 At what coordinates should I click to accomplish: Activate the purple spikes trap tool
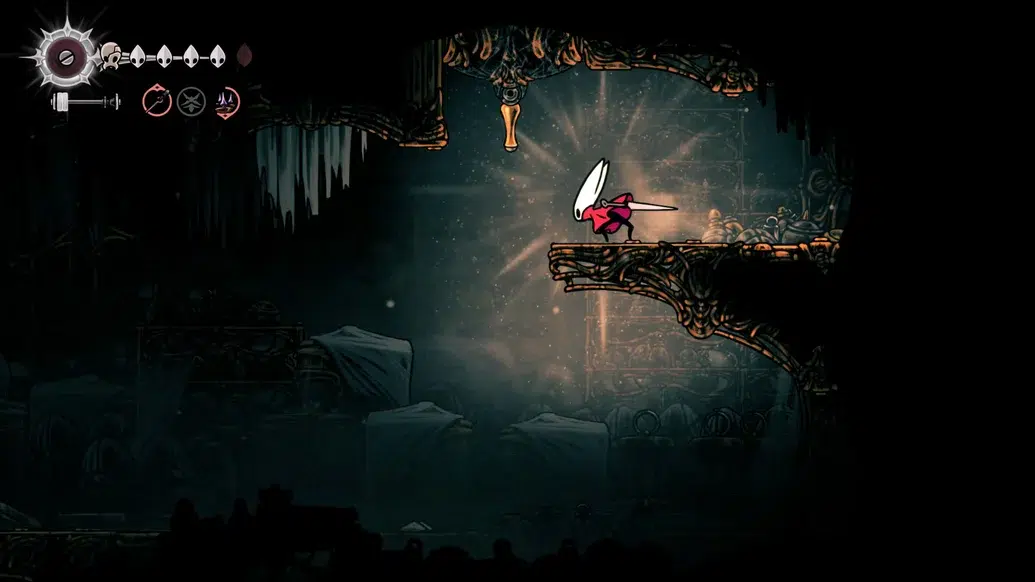click(x=226, y=101)
